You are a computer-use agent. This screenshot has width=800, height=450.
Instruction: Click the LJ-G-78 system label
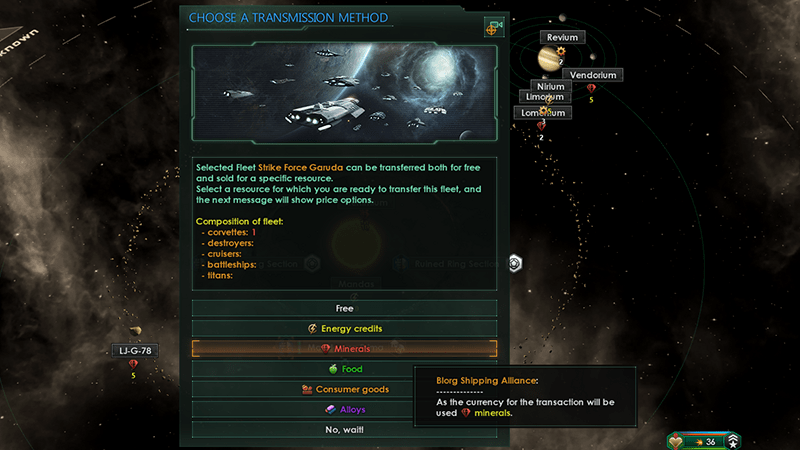133,350
